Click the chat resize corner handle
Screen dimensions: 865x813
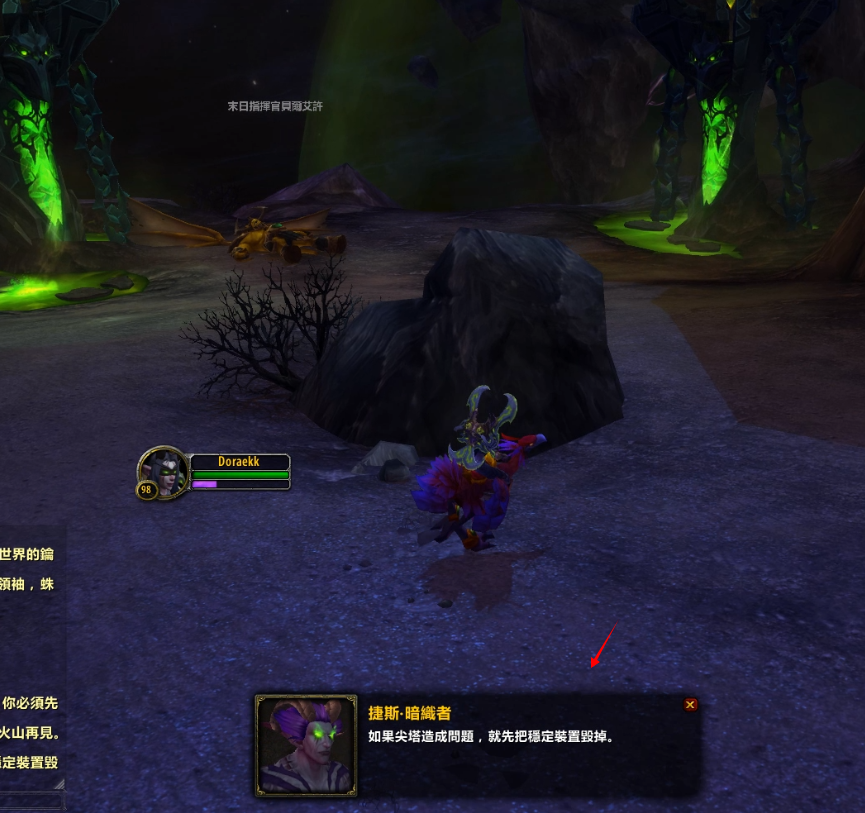[x=60, y=784]
